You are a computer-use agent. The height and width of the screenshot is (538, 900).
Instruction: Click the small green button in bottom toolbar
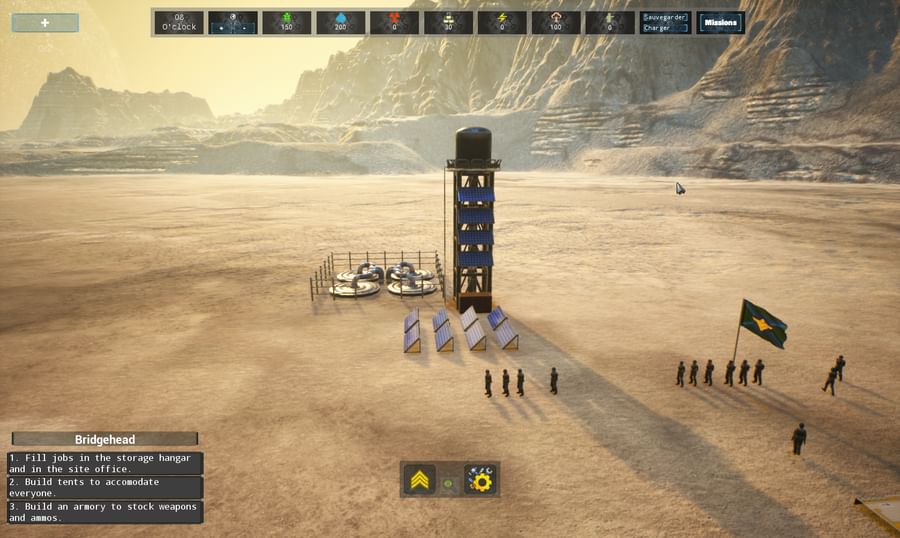(x=449, y=482)
